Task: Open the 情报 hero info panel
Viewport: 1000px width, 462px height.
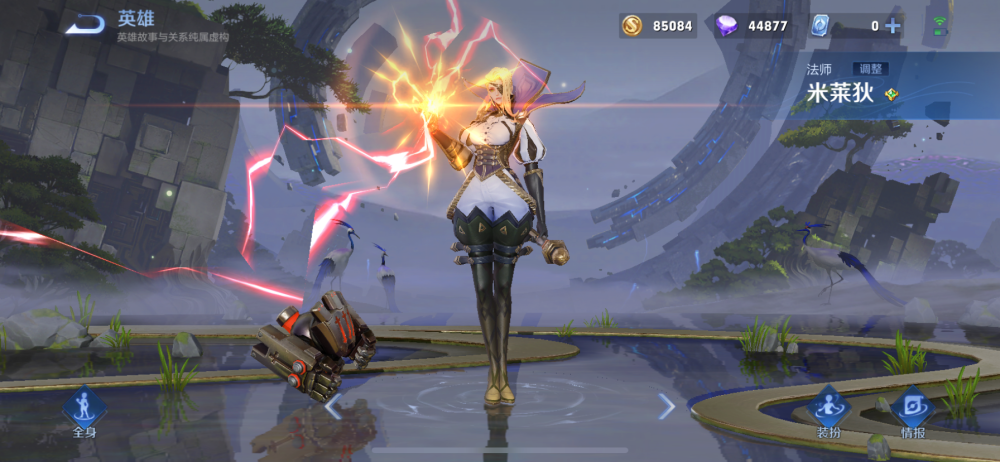Action: [x=912, y=413]
